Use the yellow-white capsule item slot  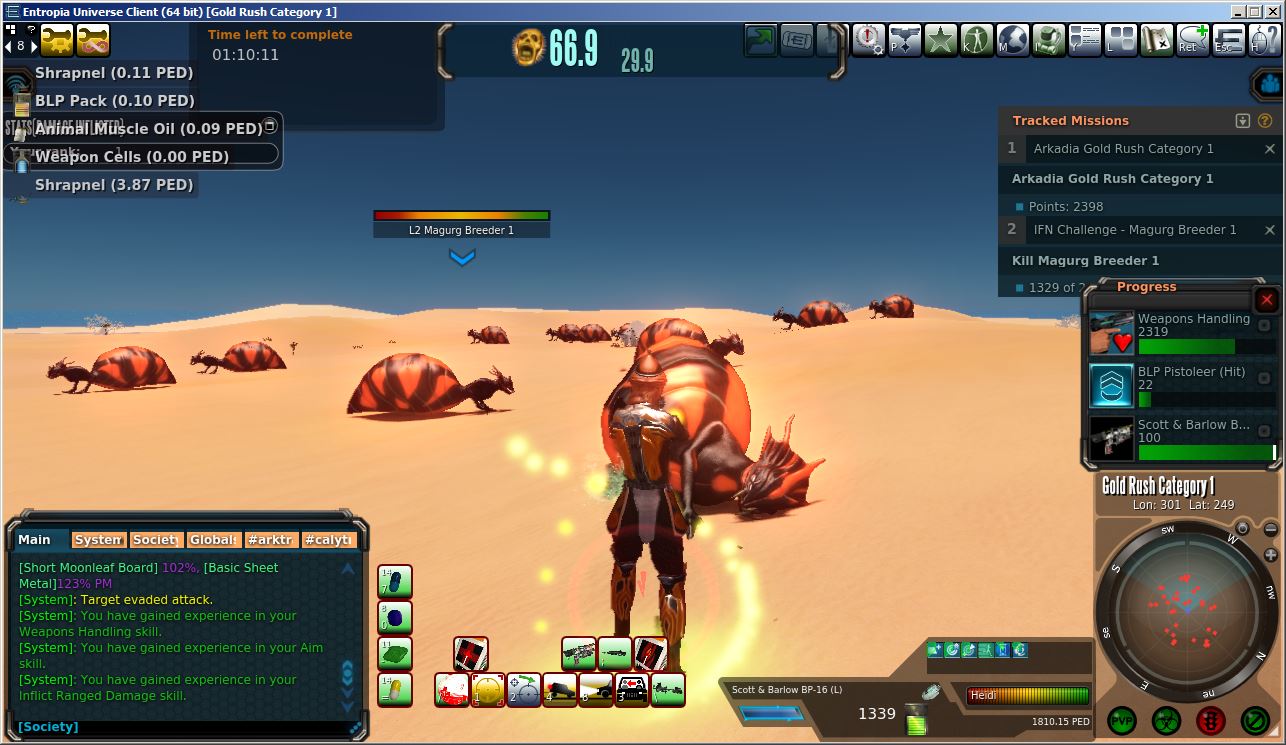(395, 689)
